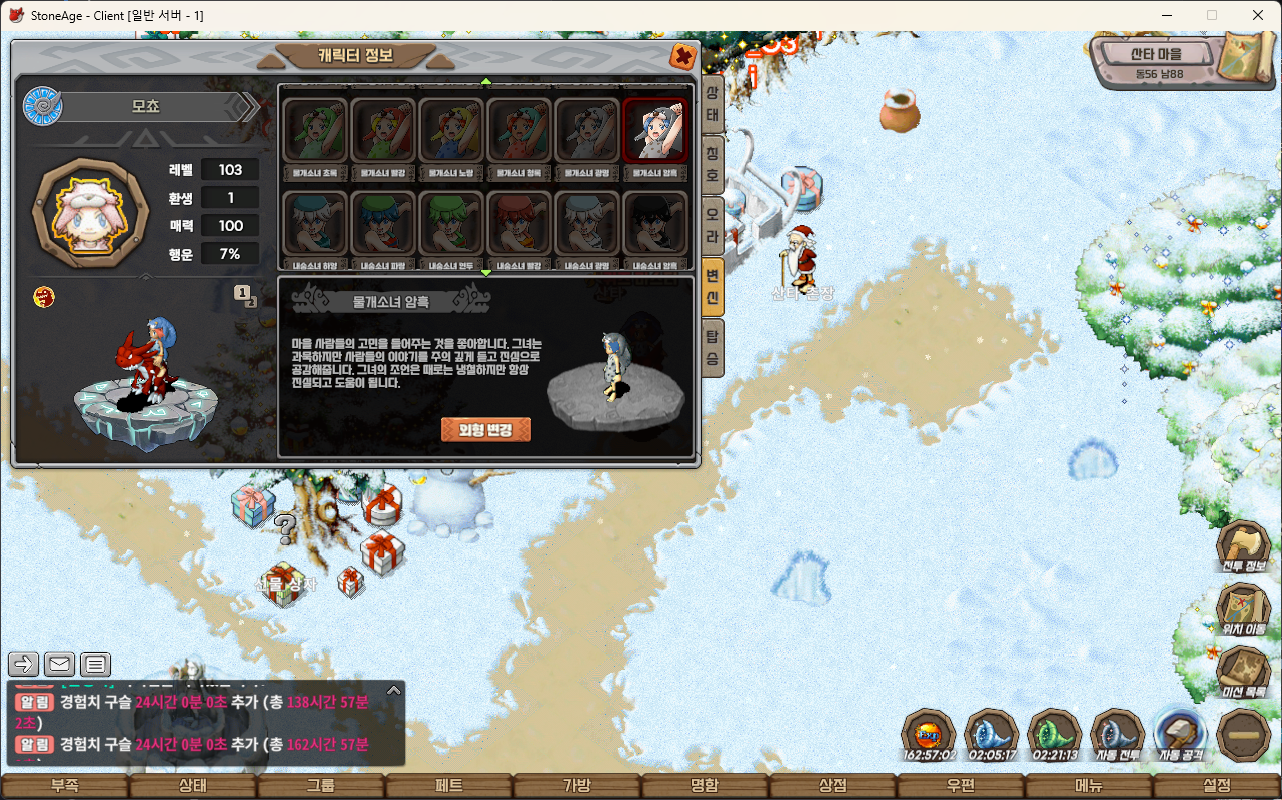Toggle 자동 공격 stone hammer icon
This screenshot has width=1282, height=800.
coord(1181,736)
